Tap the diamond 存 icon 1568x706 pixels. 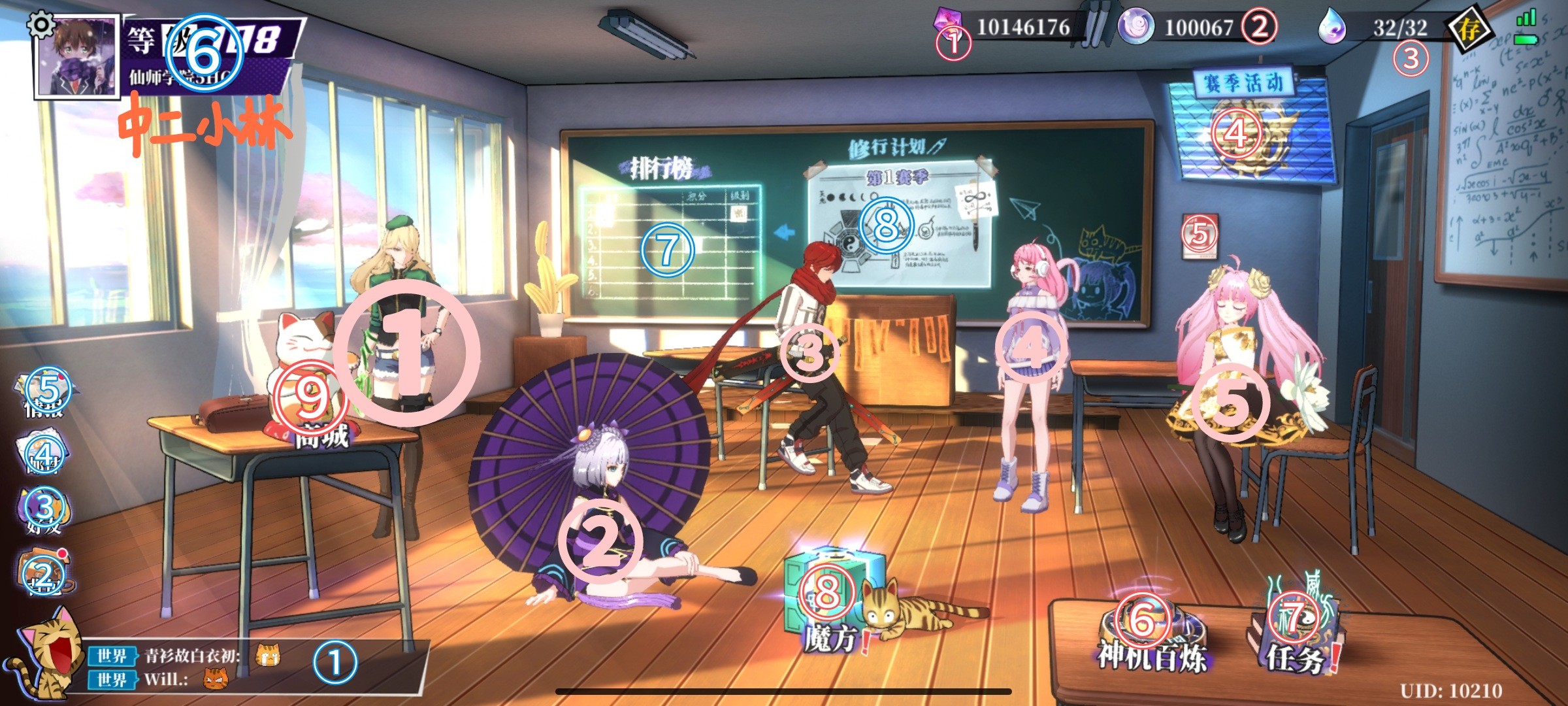[1469, 29]
